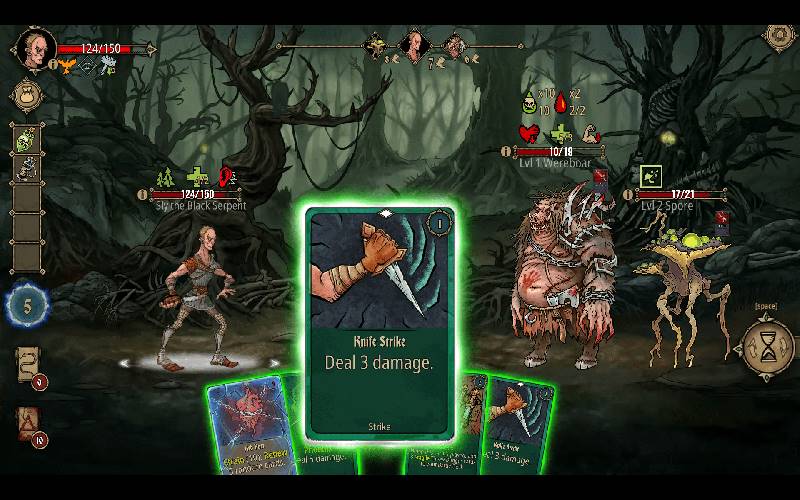The height and width of the screenshot is (500, 800).
Task: Choose the rightmost Knife Strike card in hand
Action: 516,425
